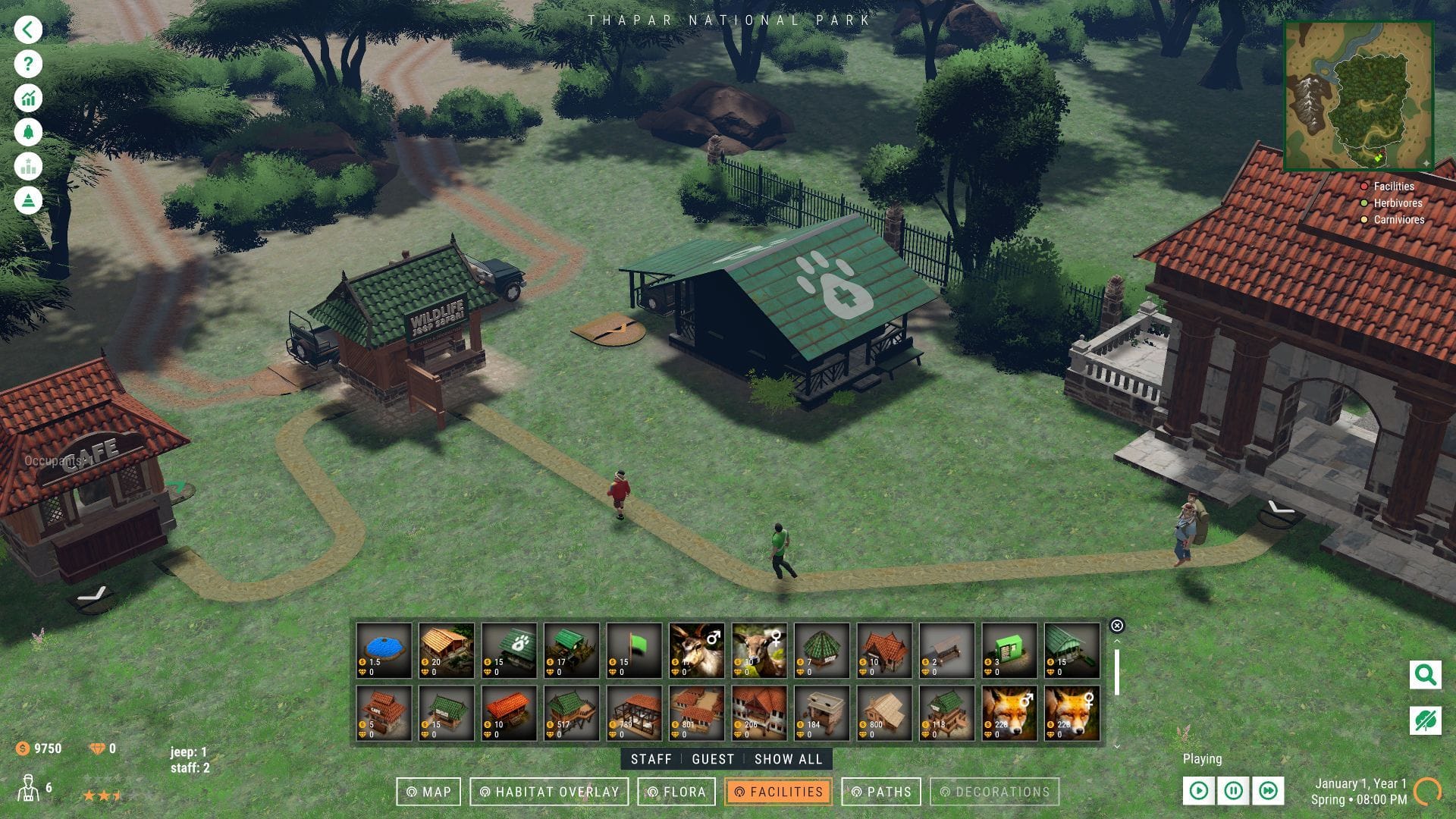Pick the male deer thumbnail
The height and width of the screenshot is (819, 1456).
tap(697, 650)
